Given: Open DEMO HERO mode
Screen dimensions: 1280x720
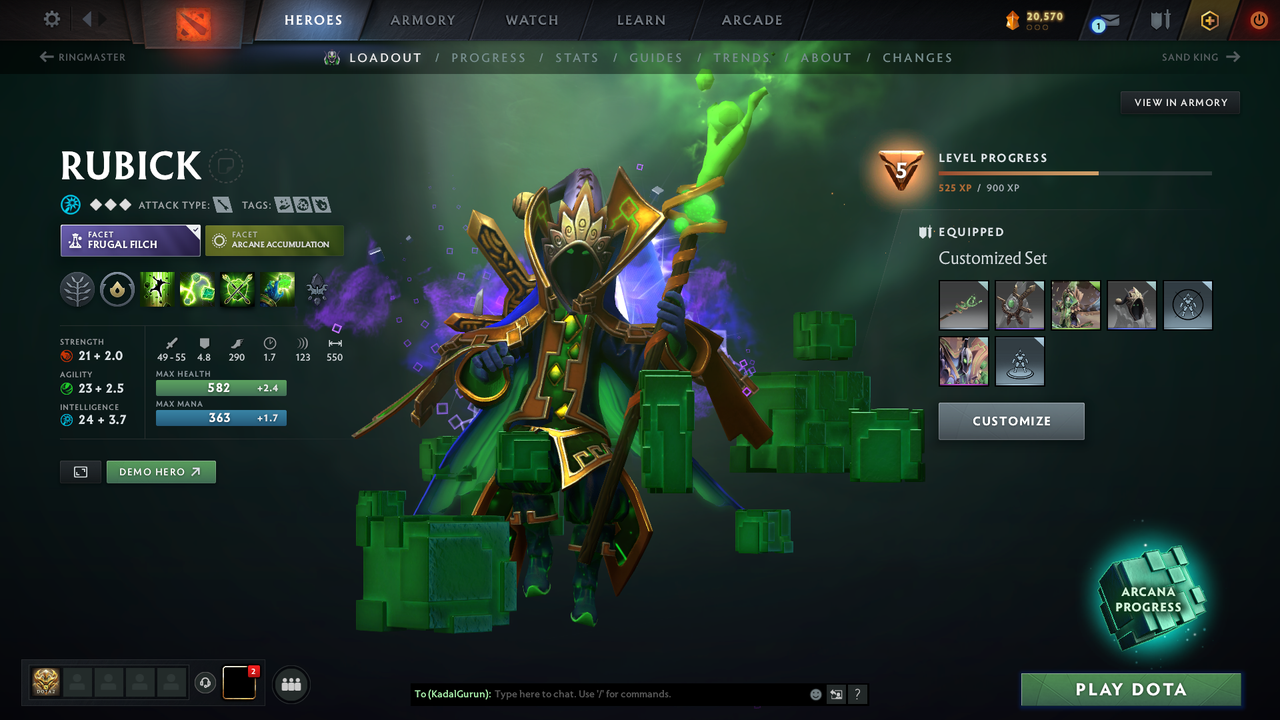Looking at the screenshot, I should click(160, 471).
